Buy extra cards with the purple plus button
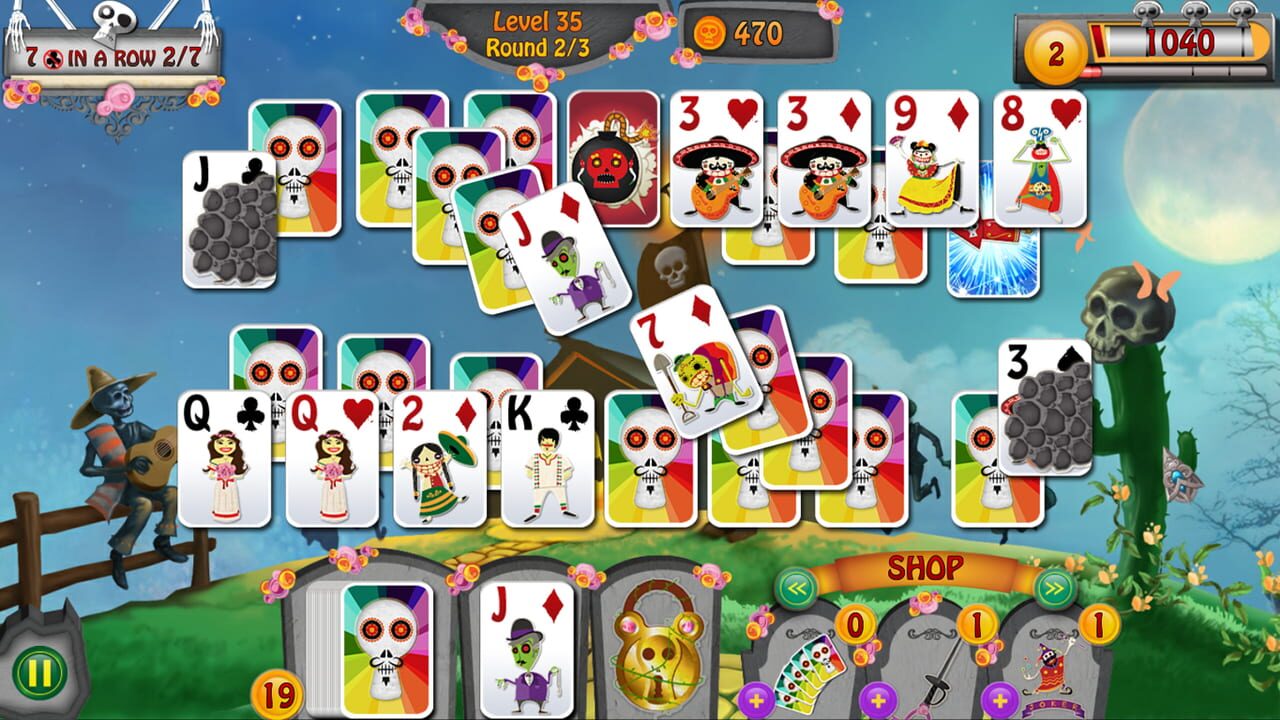This screenshot has height=720, width=1280. tap(755, 700)
